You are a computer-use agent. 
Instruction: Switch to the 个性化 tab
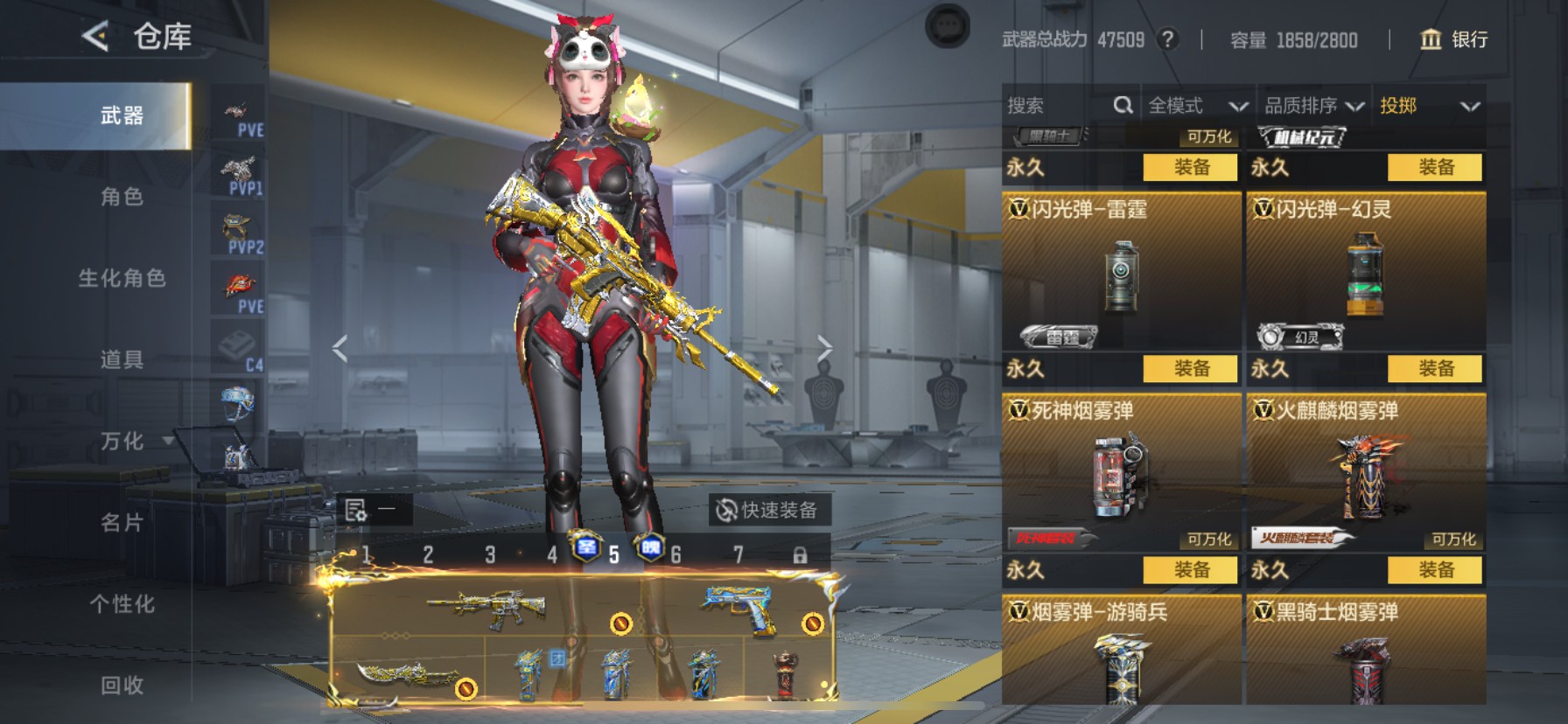(x=122, y=604)
